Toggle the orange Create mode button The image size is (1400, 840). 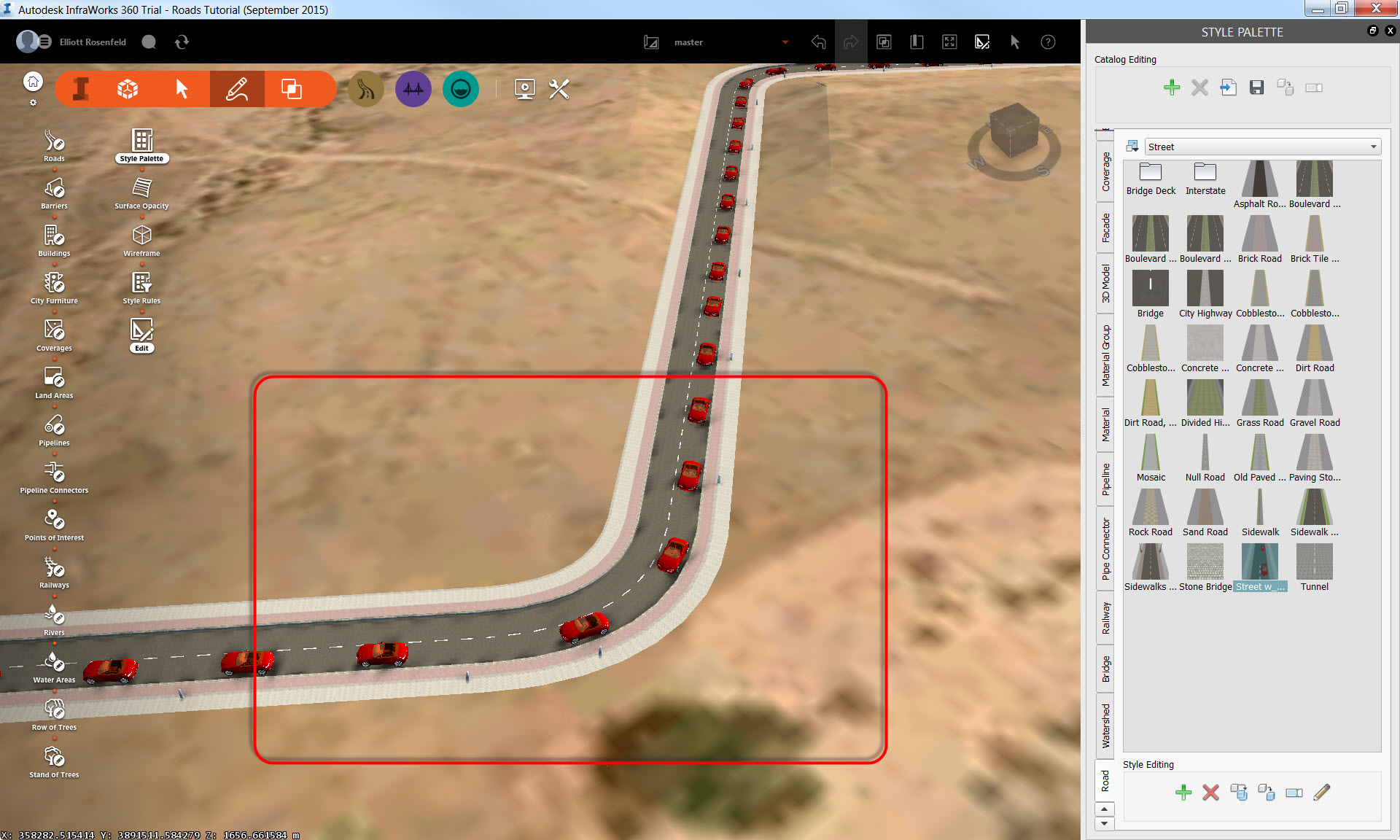pyautogui.click(x=237, y=88)
